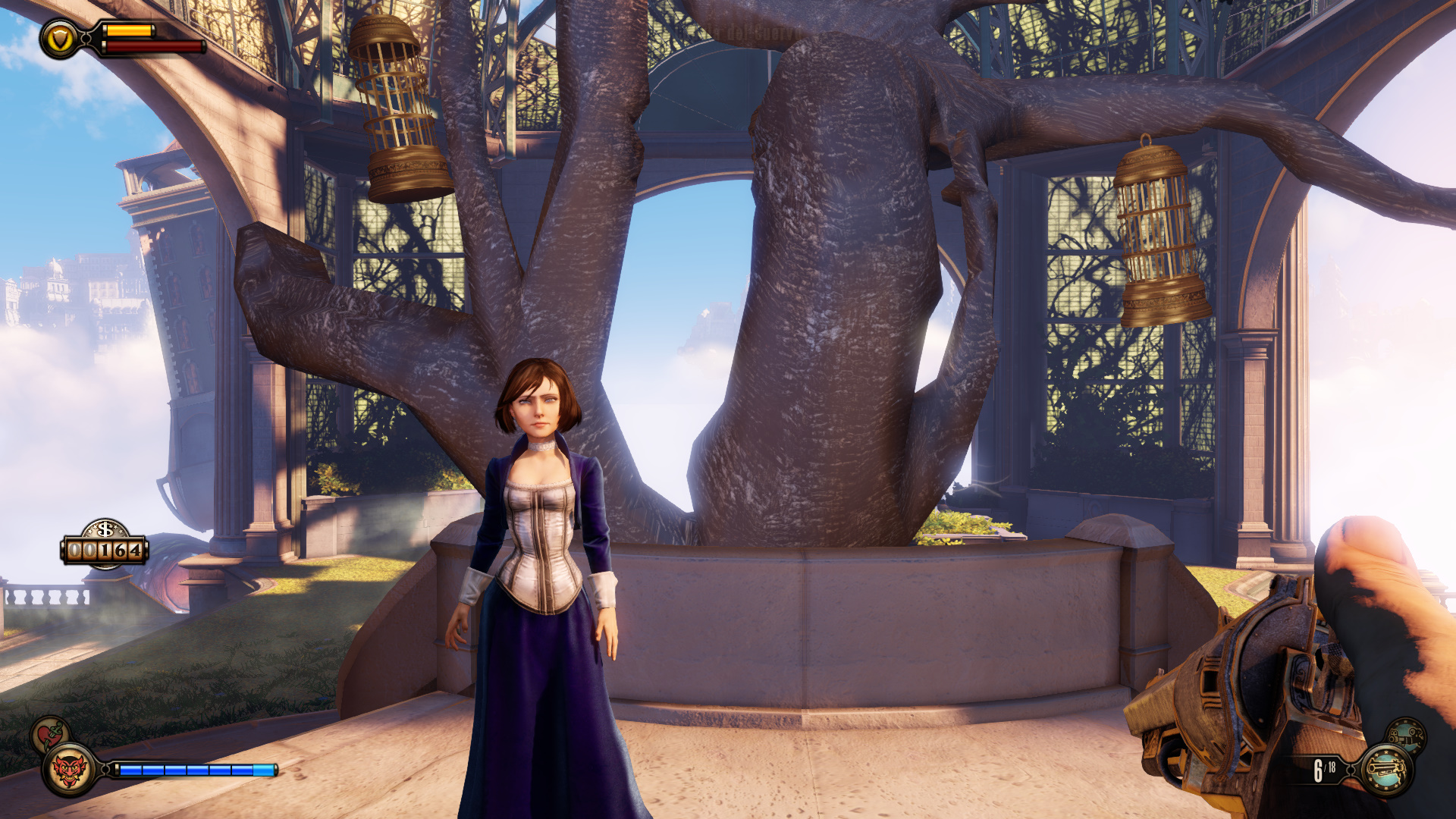Image resolution: width=1456 pixels, height=819 pixels.
Task: Click the equipped hand cannon weapon icon
Action: pyautogui.click(x=1386, y=770)
